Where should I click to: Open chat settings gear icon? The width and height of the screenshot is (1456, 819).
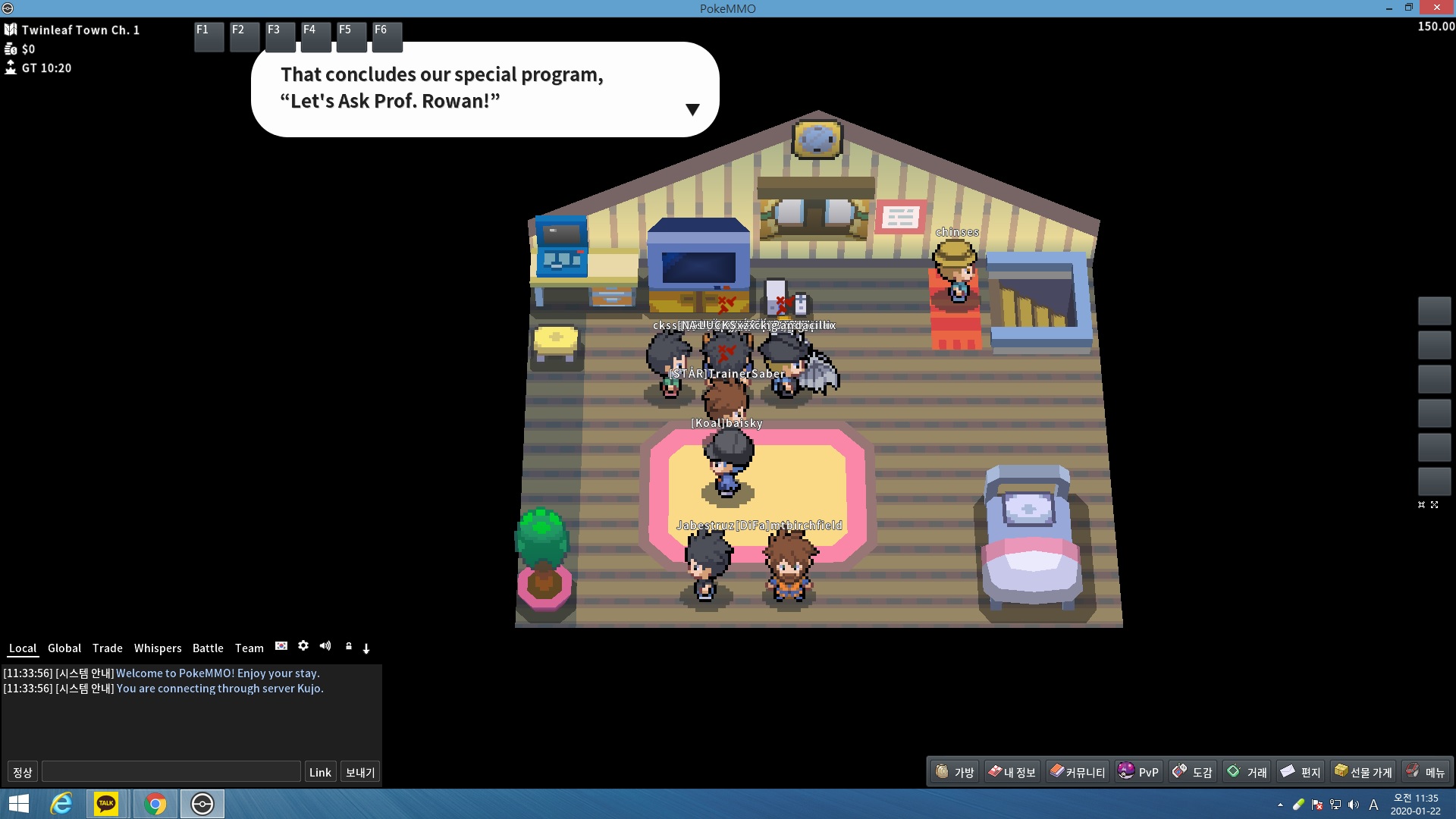(x=303, y=646)
